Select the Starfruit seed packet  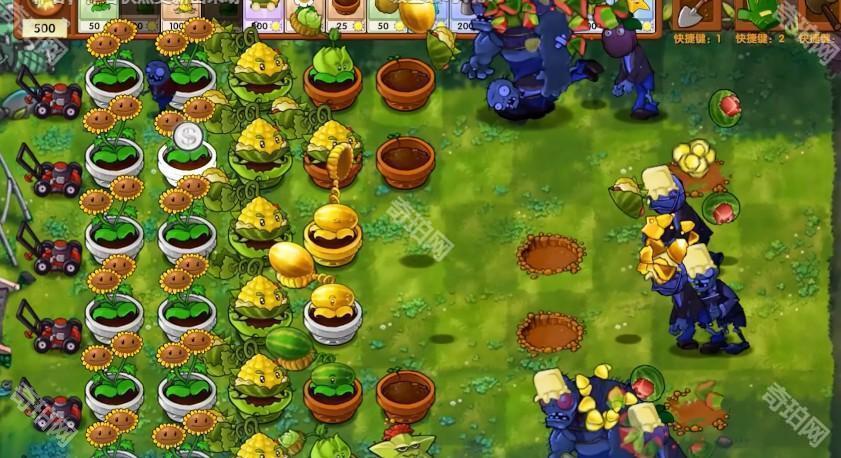click(632, 14)
